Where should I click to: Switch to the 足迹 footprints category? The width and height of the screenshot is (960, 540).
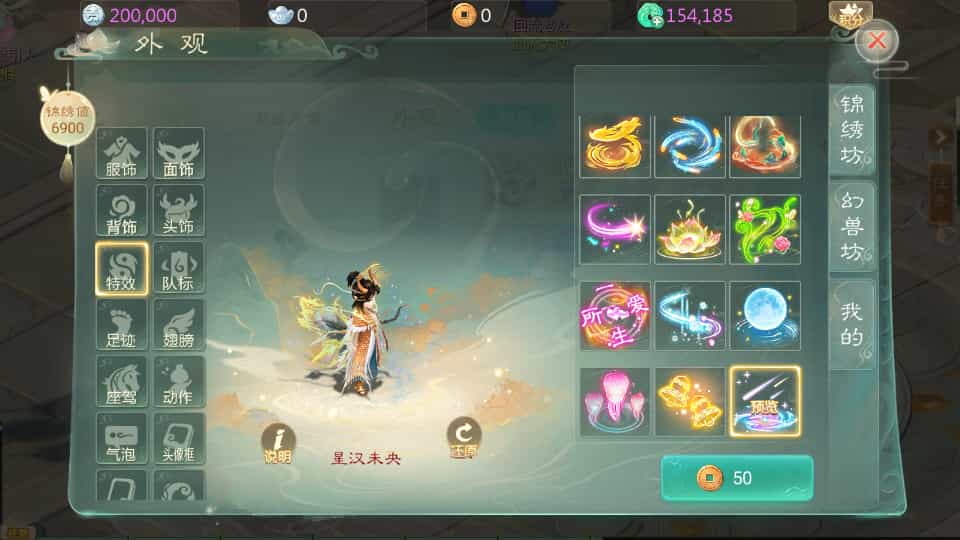pyautogui.click(x=121, y=325)
